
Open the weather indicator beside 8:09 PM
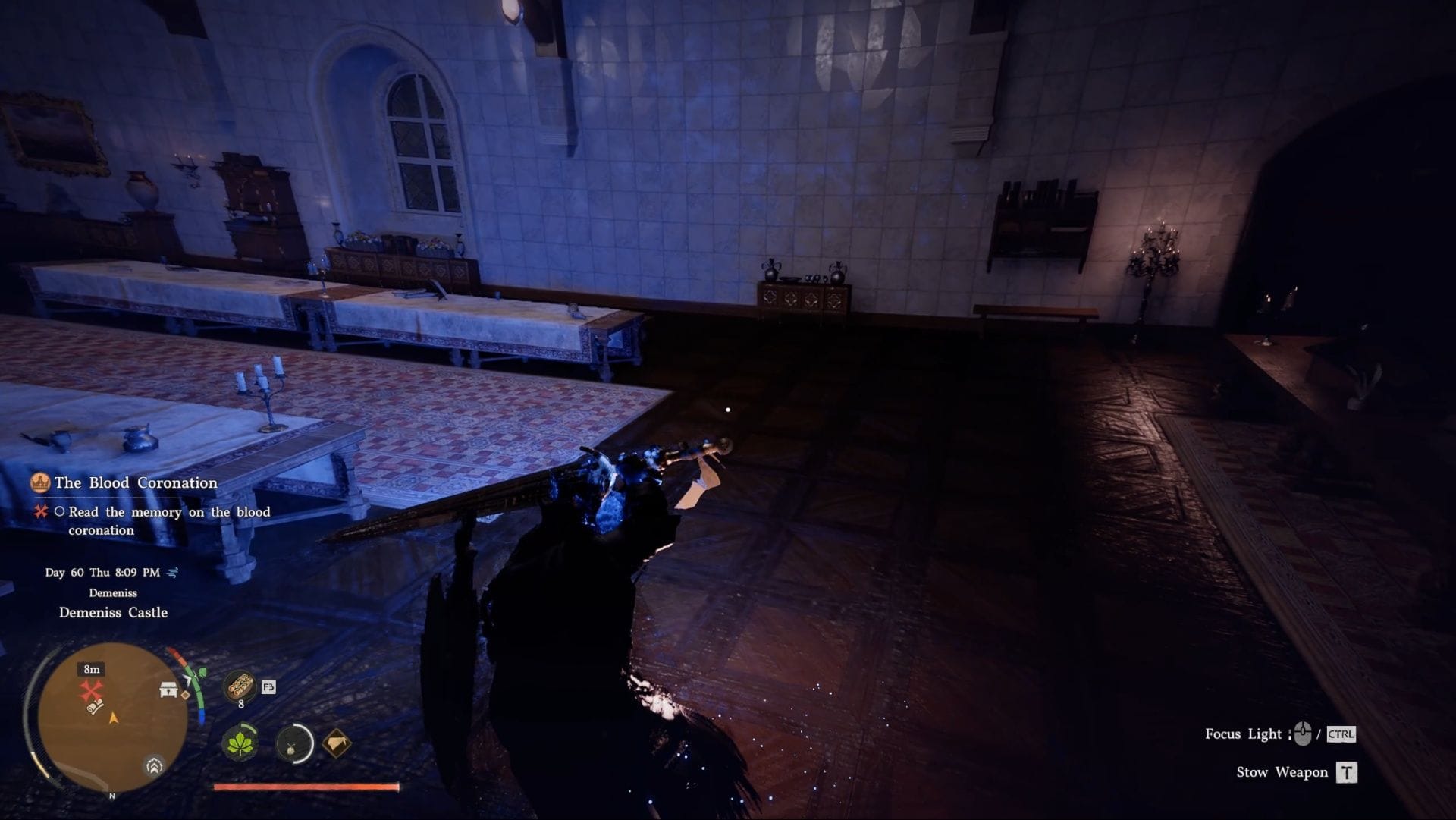173,573
